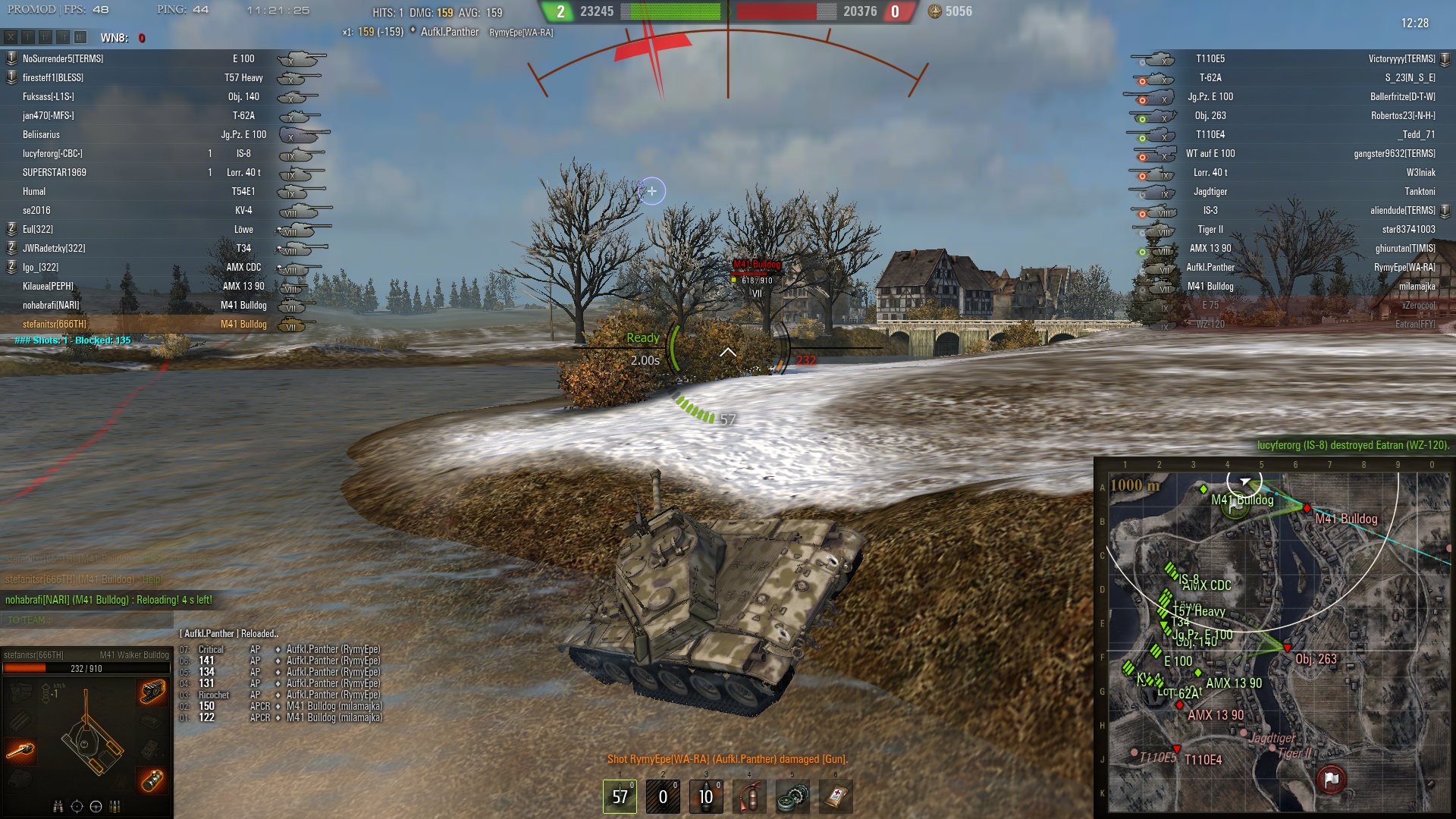This screenshot has height=819, width=1456.
Task: Click the damaged fuel tank module icon
Action: click(x=152, y=780)
